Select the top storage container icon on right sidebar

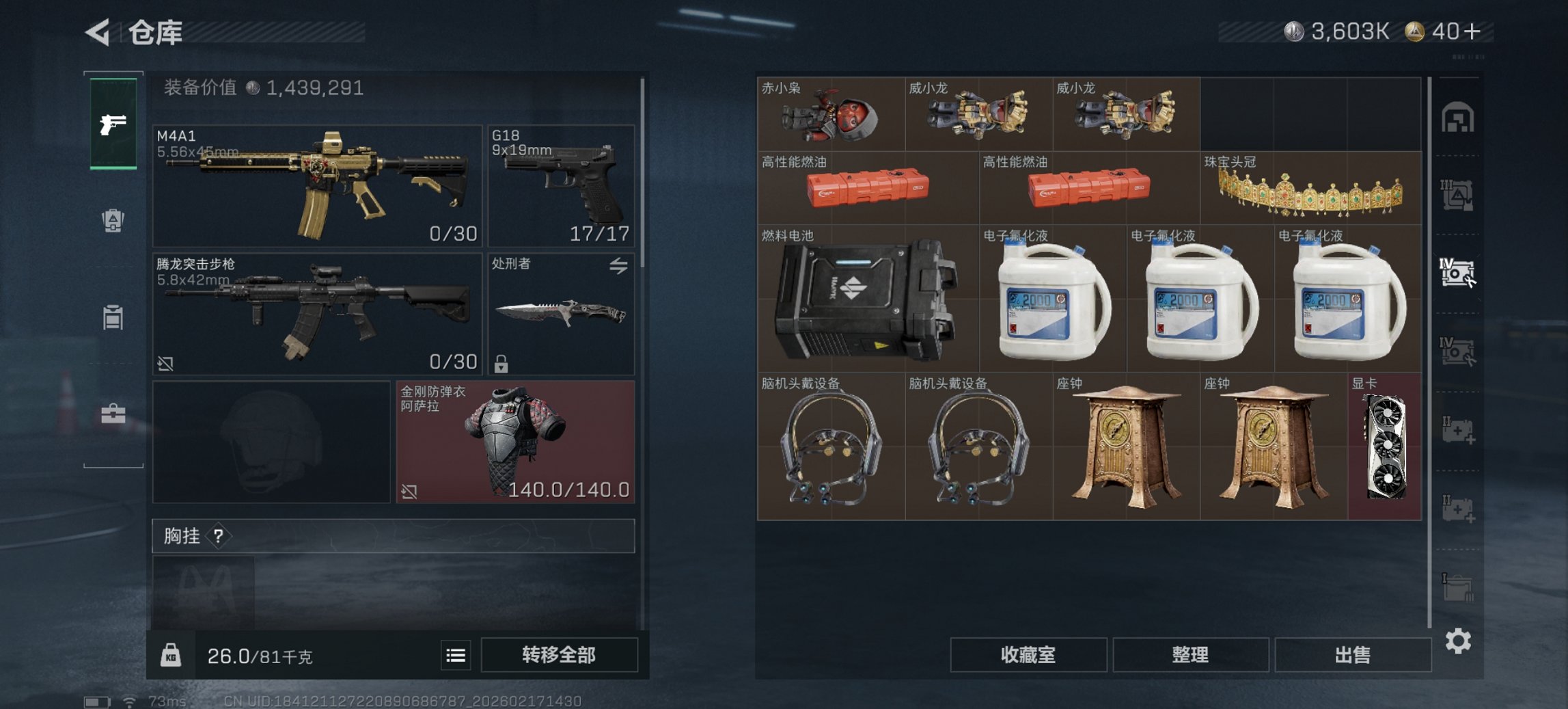pyautogui.click(x=1459, y=116)
